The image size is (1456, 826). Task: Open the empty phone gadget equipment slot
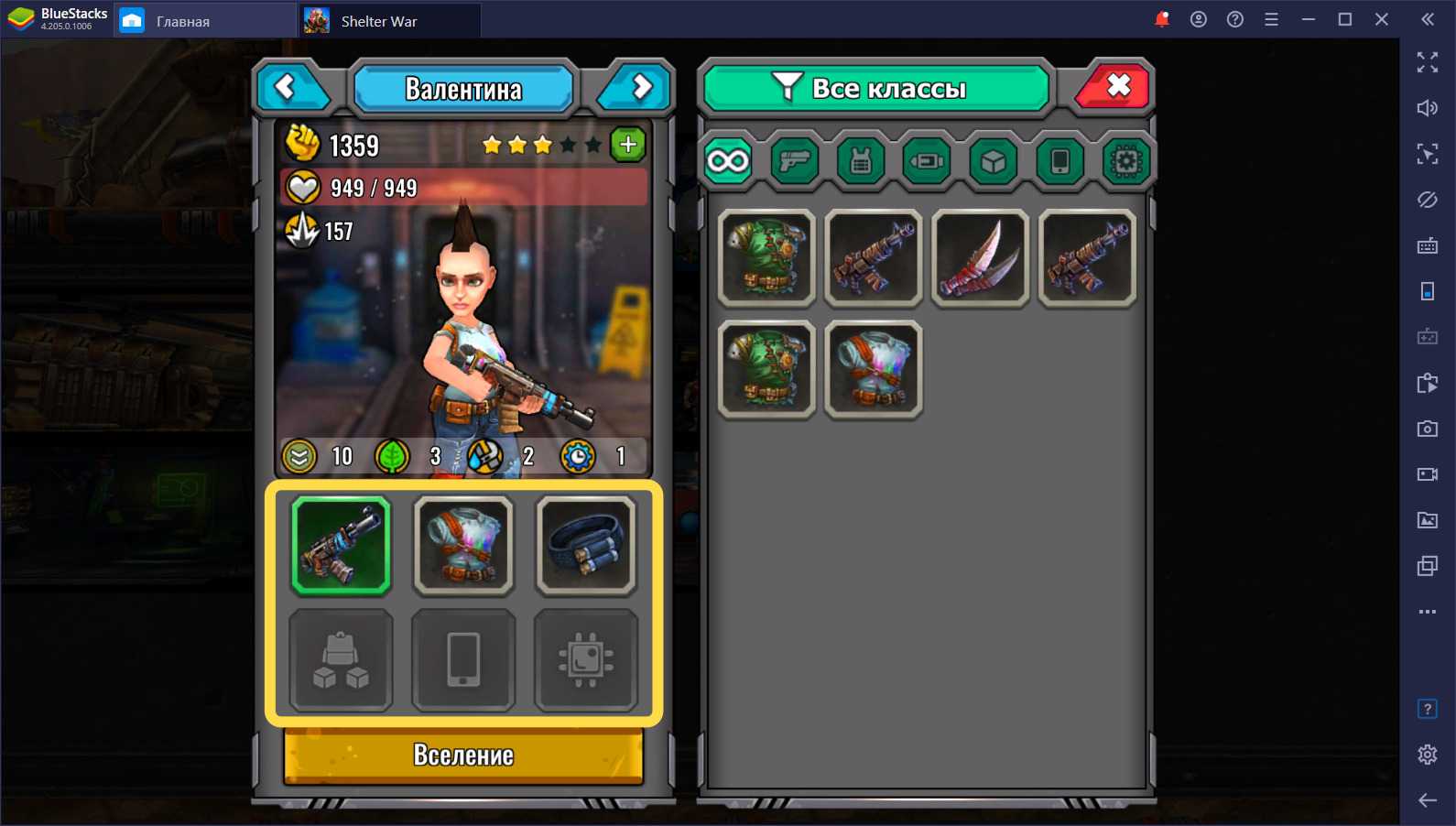click(x=463, y=660)
